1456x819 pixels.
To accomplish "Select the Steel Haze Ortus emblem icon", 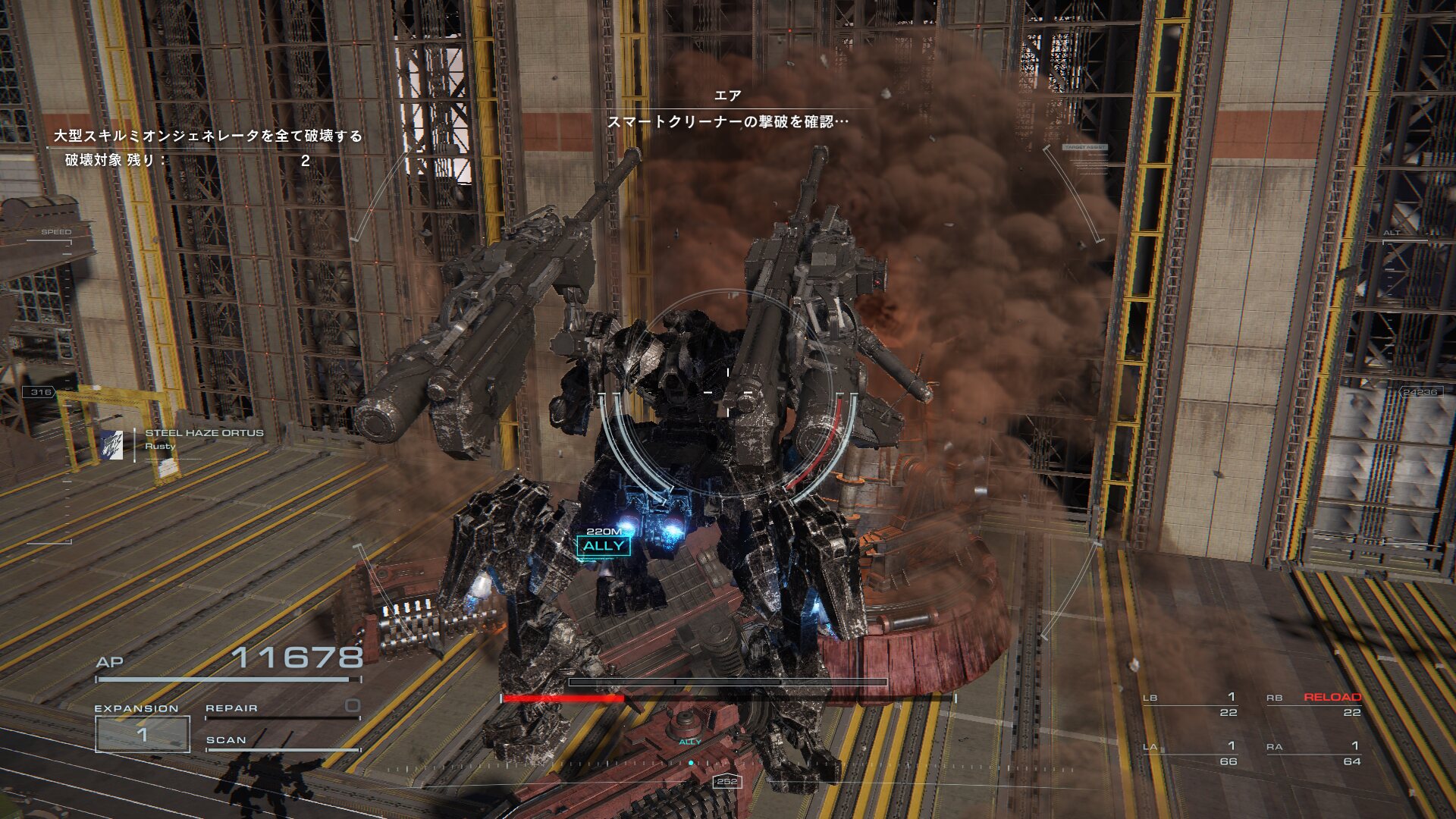I will pyautogui.click(x=113, y=445).
